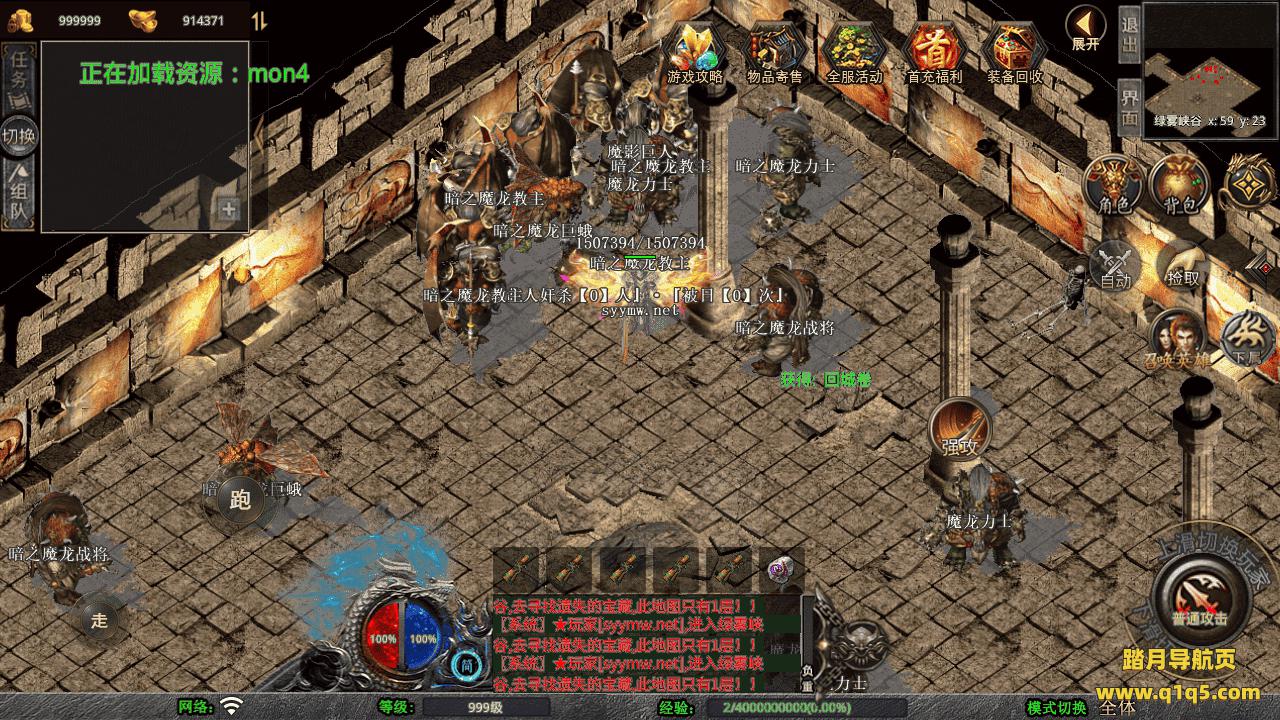Use the purple ring quick-slot item
Screen dimensions: 1280x720
[x=781, y=571]
